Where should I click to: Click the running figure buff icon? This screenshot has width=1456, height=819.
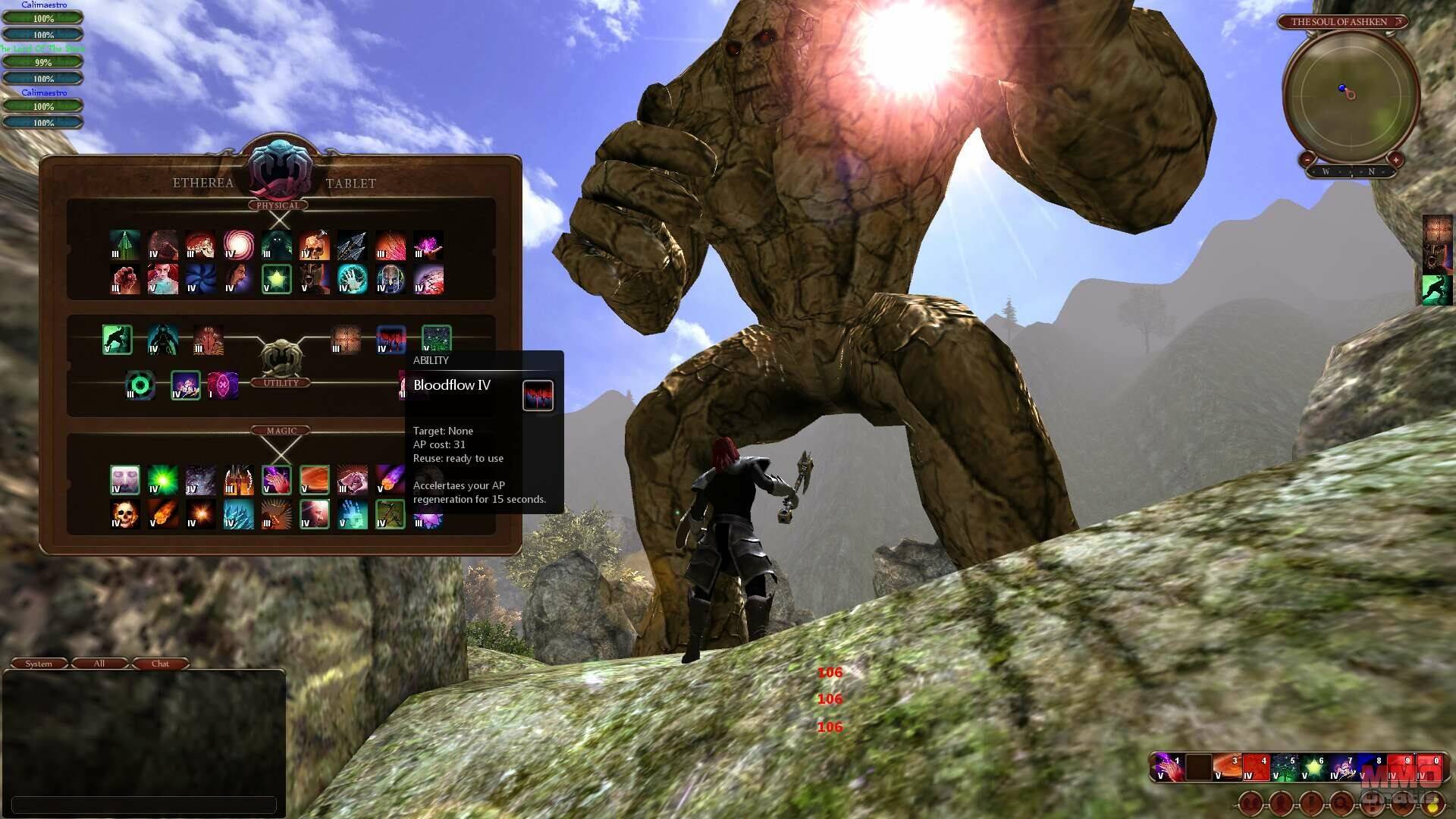1437,290
